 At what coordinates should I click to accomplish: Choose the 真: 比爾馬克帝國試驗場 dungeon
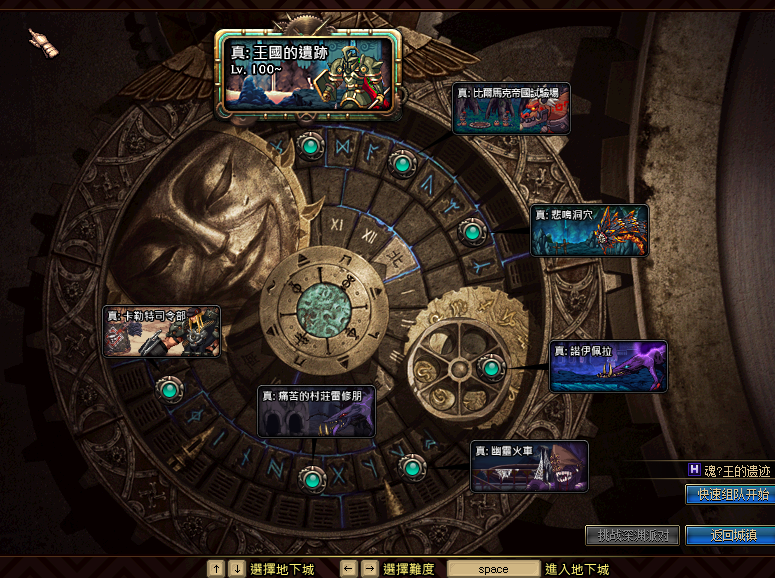click(x=511, y=108)
